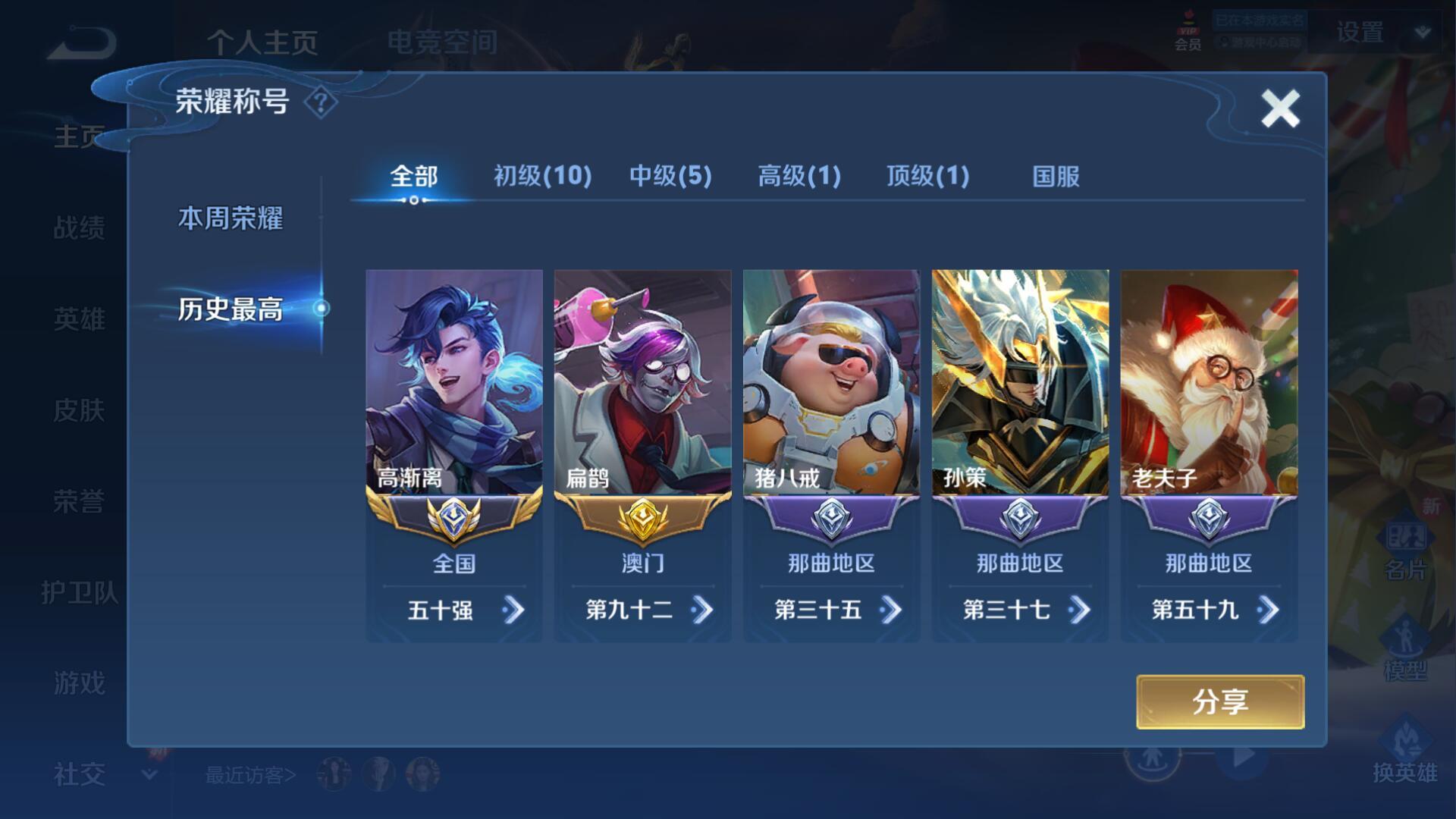Open the 荣耀称号 help question mark
Screen dimensions: 1456x819
click(321, 102)
